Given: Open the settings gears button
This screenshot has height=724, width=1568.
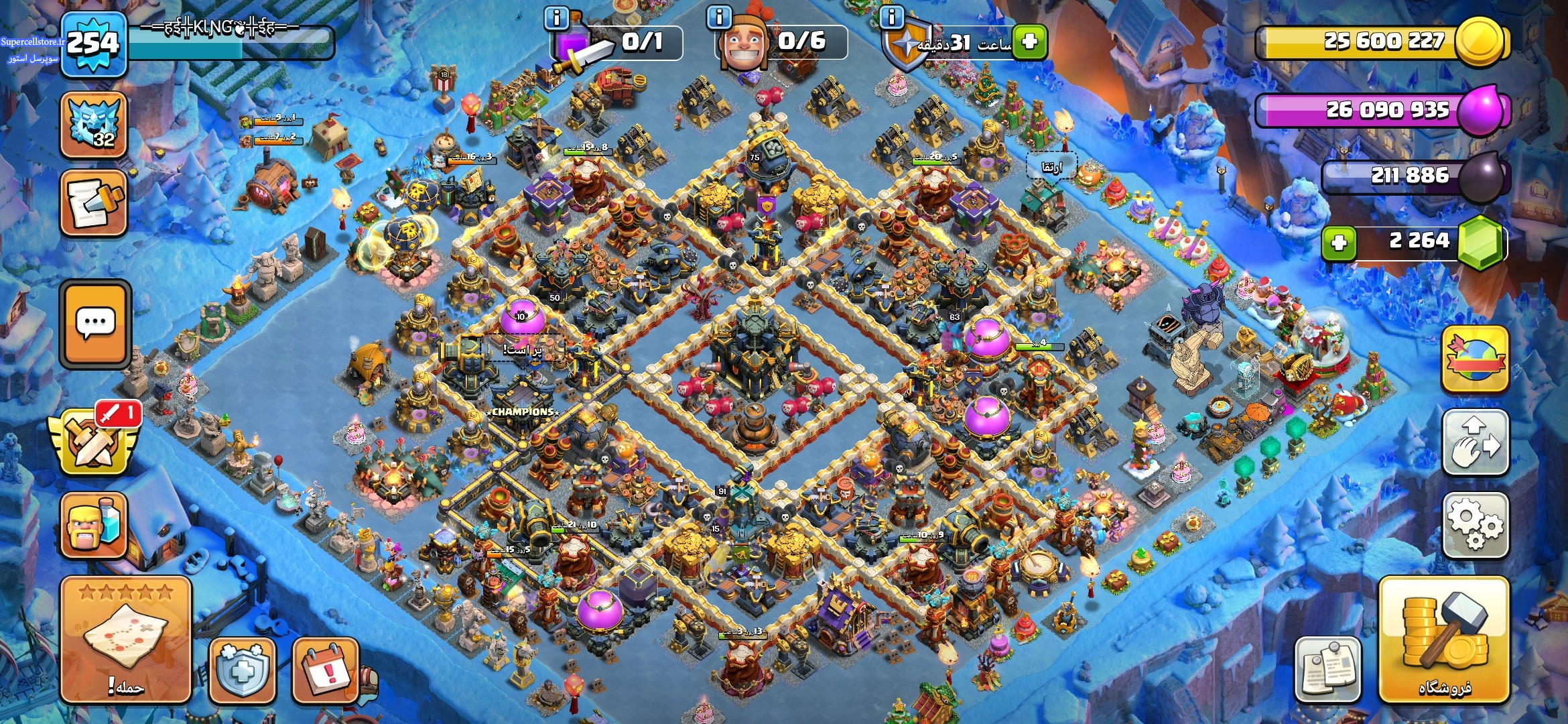Looking at the screenshot, I should tap(1475, 526).
